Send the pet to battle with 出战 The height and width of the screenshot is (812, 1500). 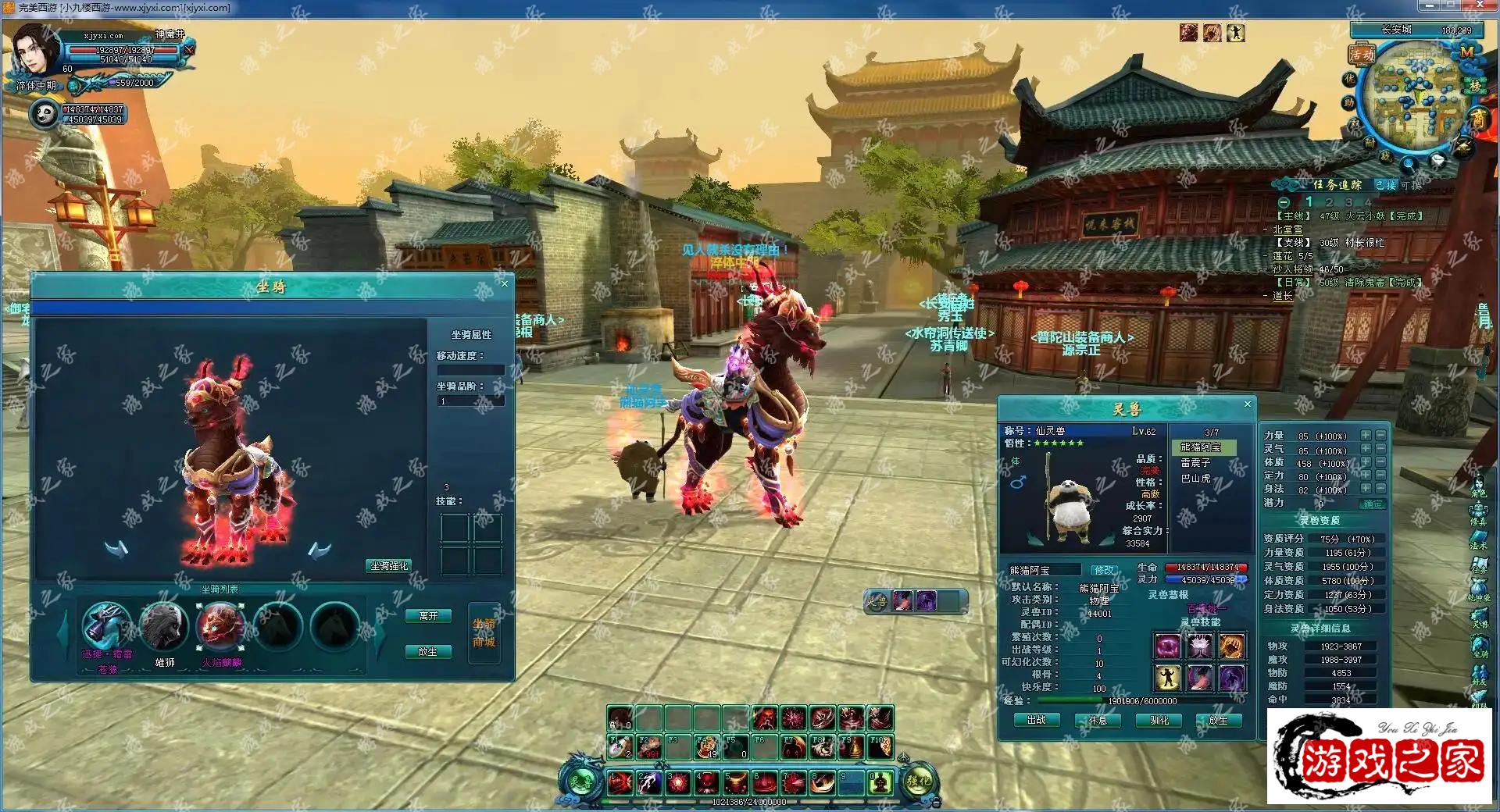(x=1036, y=720)
